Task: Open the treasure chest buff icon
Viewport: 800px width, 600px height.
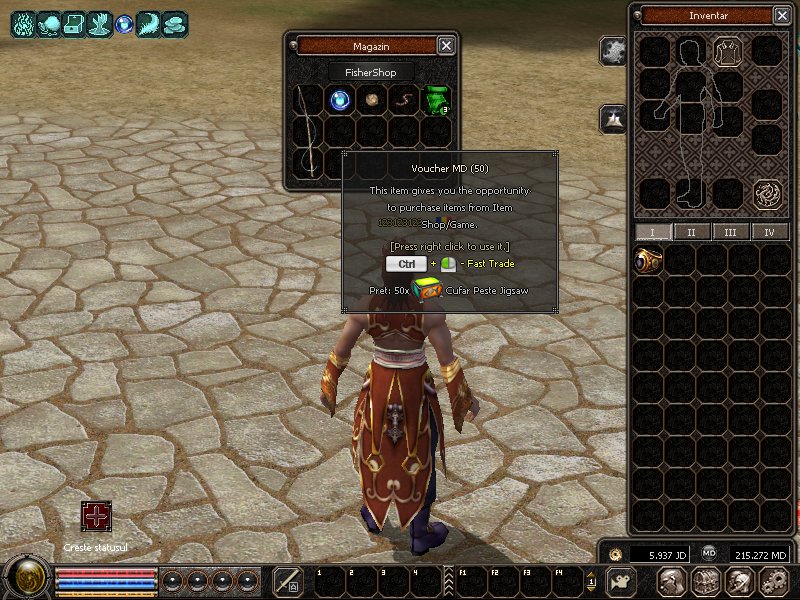Action: click(x=73, y=24)
